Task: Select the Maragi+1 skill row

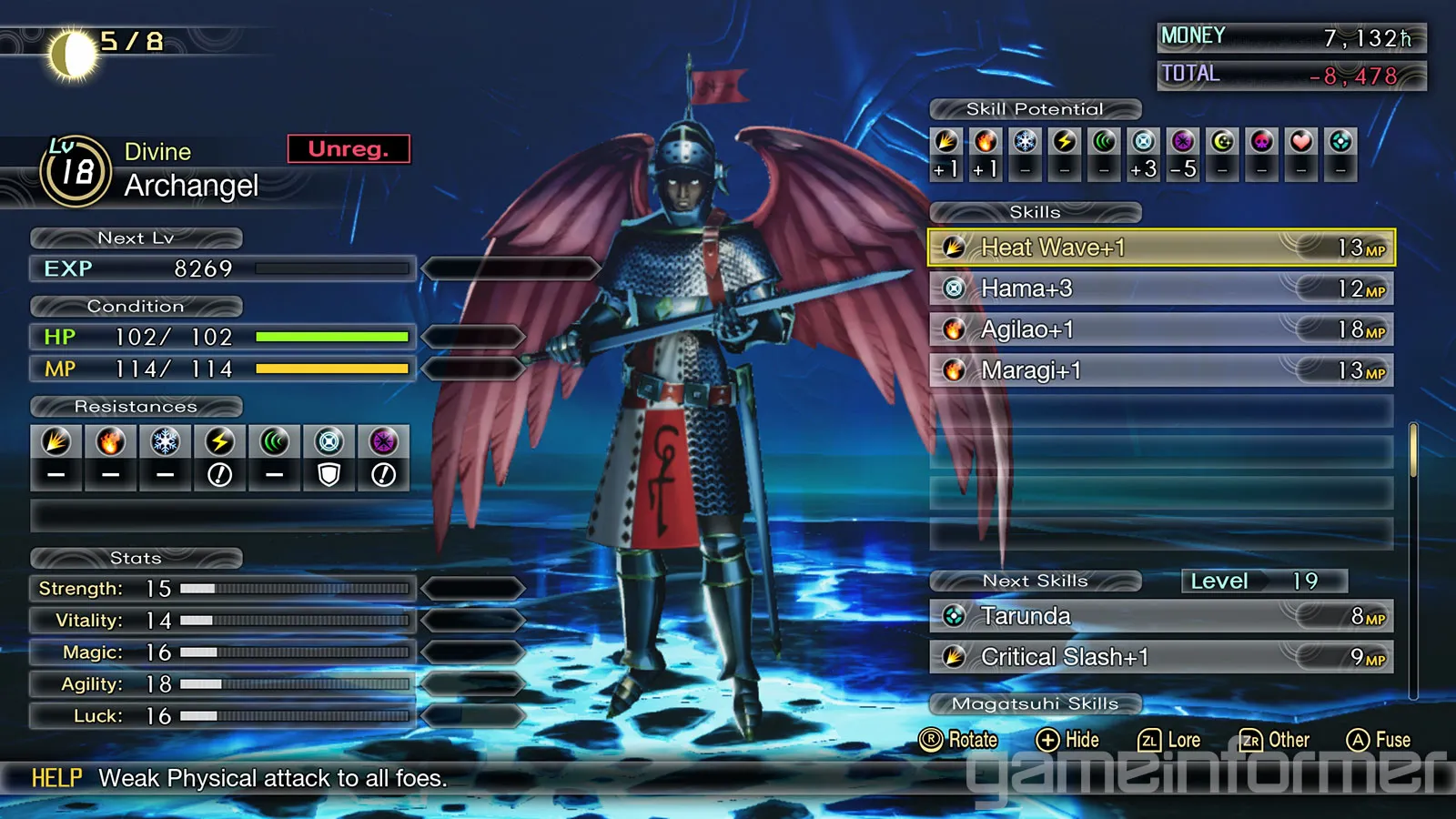Action: [1160, 370]
